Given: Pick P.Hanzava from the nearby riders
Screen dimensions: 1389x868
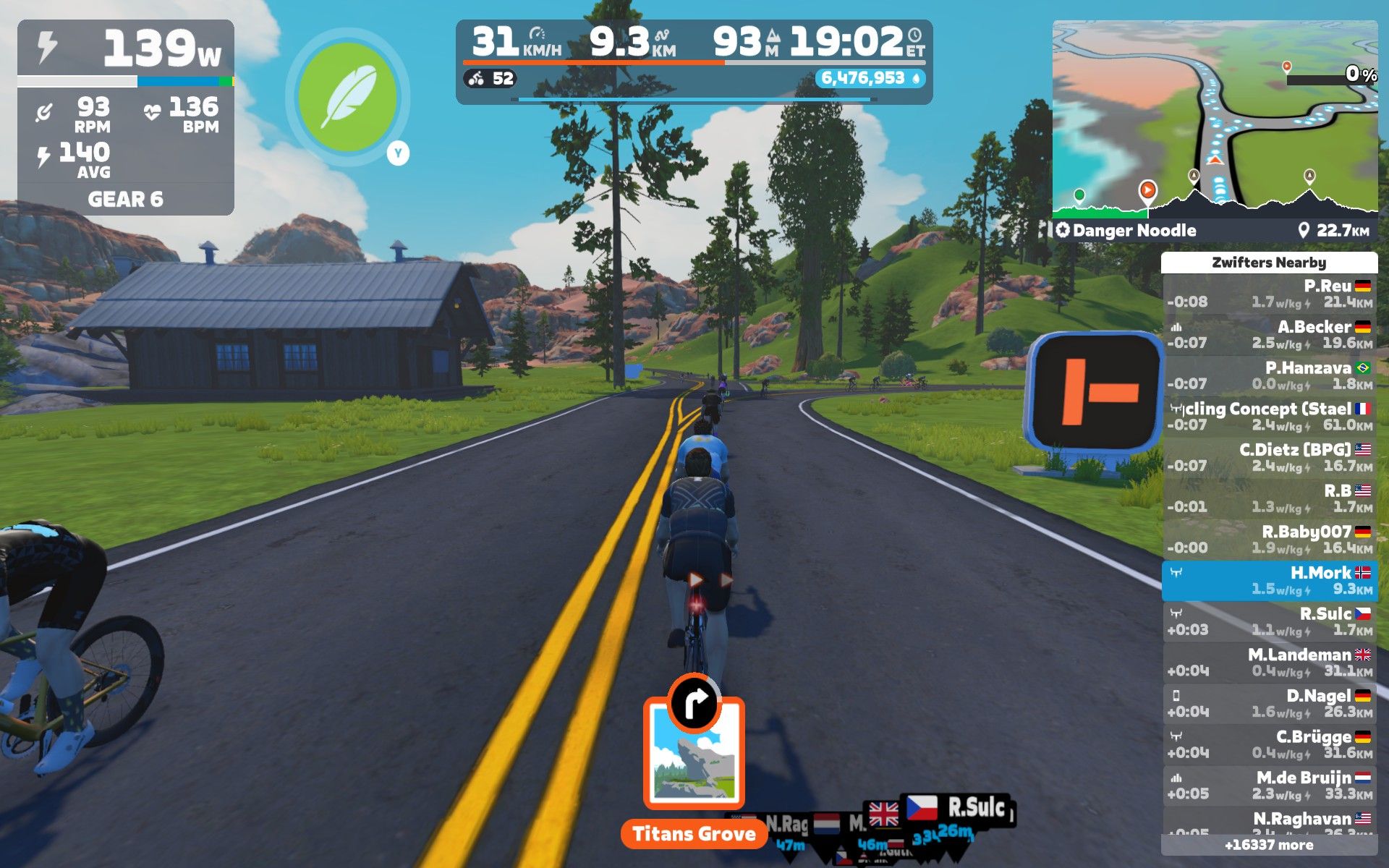Looking at the screenshot, I should click(x=1270, y=375).
